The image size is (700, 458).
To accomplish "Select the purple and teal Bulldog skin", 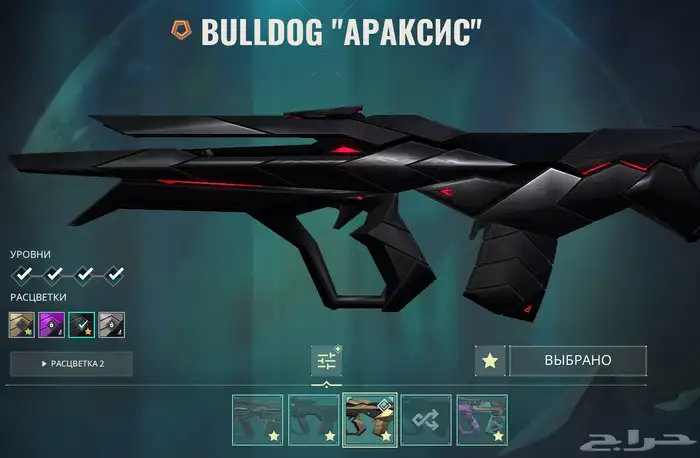I will 482,418.
